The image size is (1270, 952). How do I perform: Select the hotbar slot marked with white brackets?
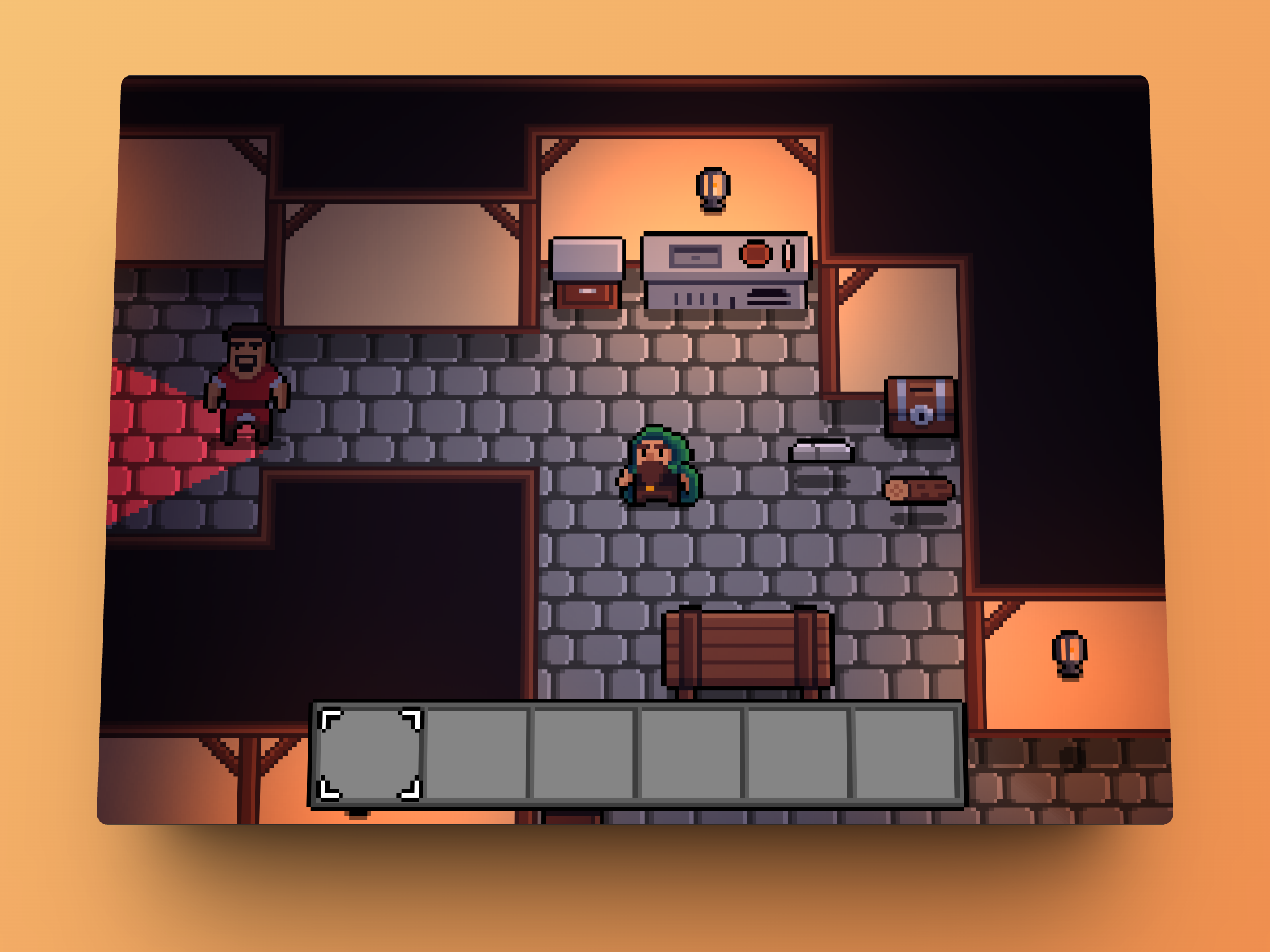pyautogui.click(x=370, y=754)
